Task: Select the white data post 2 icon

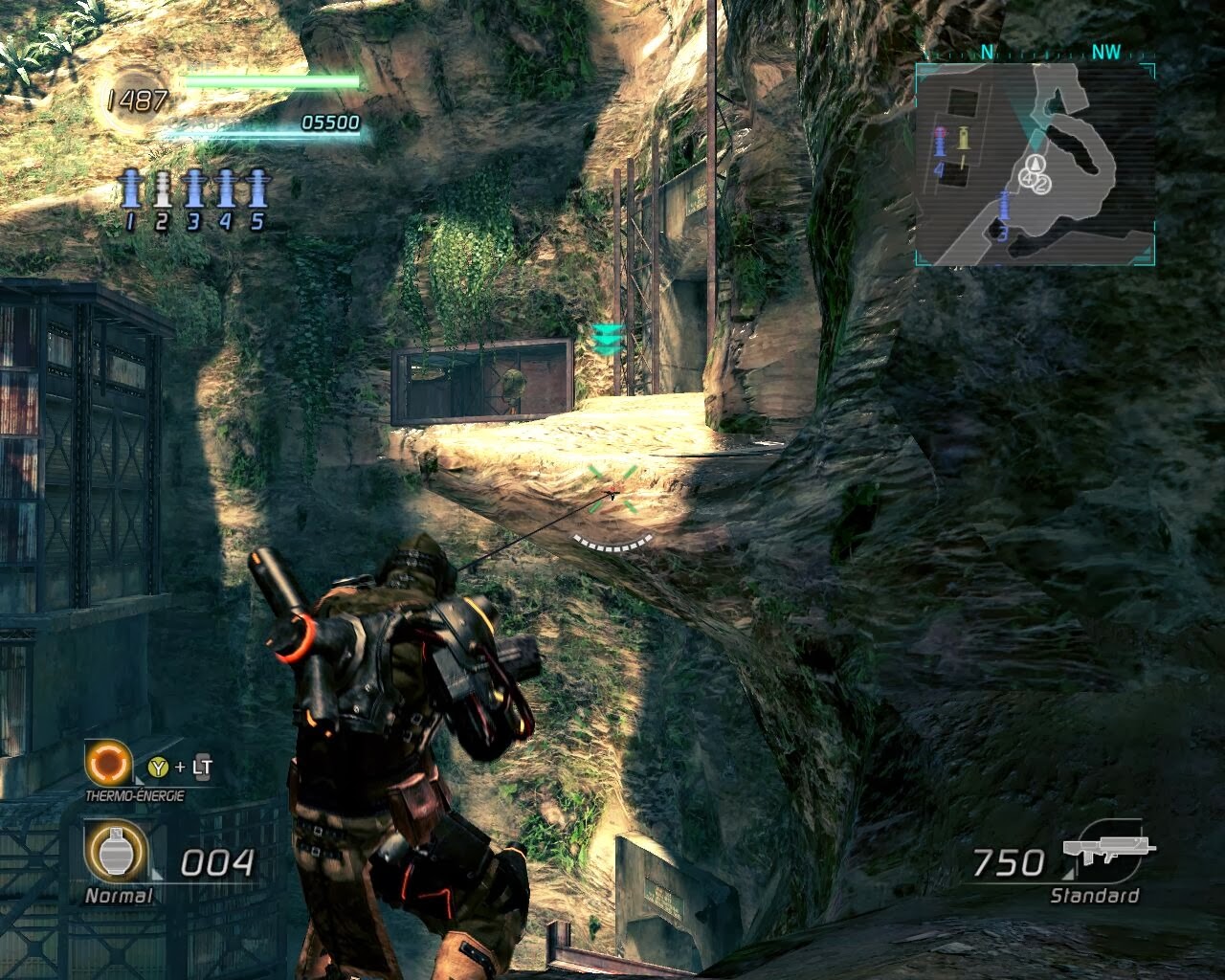Action: [x=162, y=189]
